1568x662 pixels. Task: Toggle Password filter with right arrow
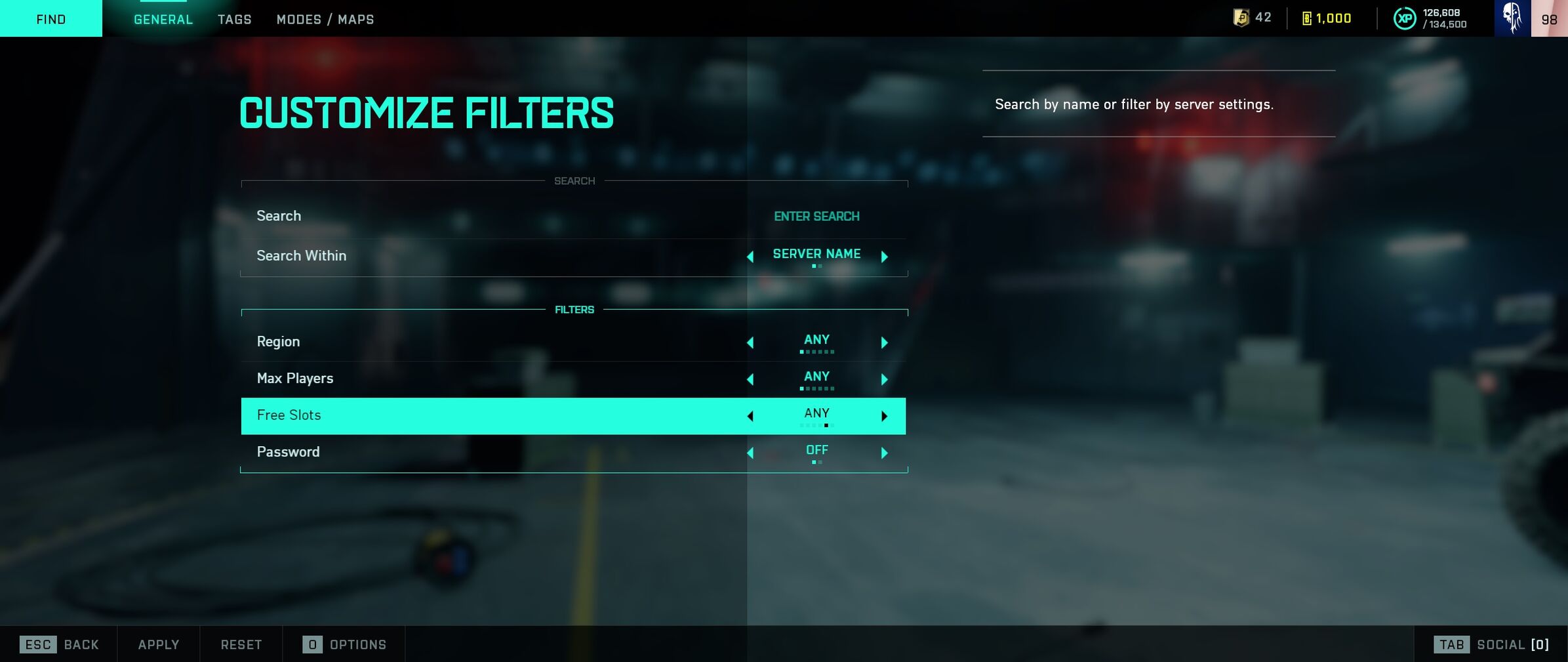pos(884,453)
